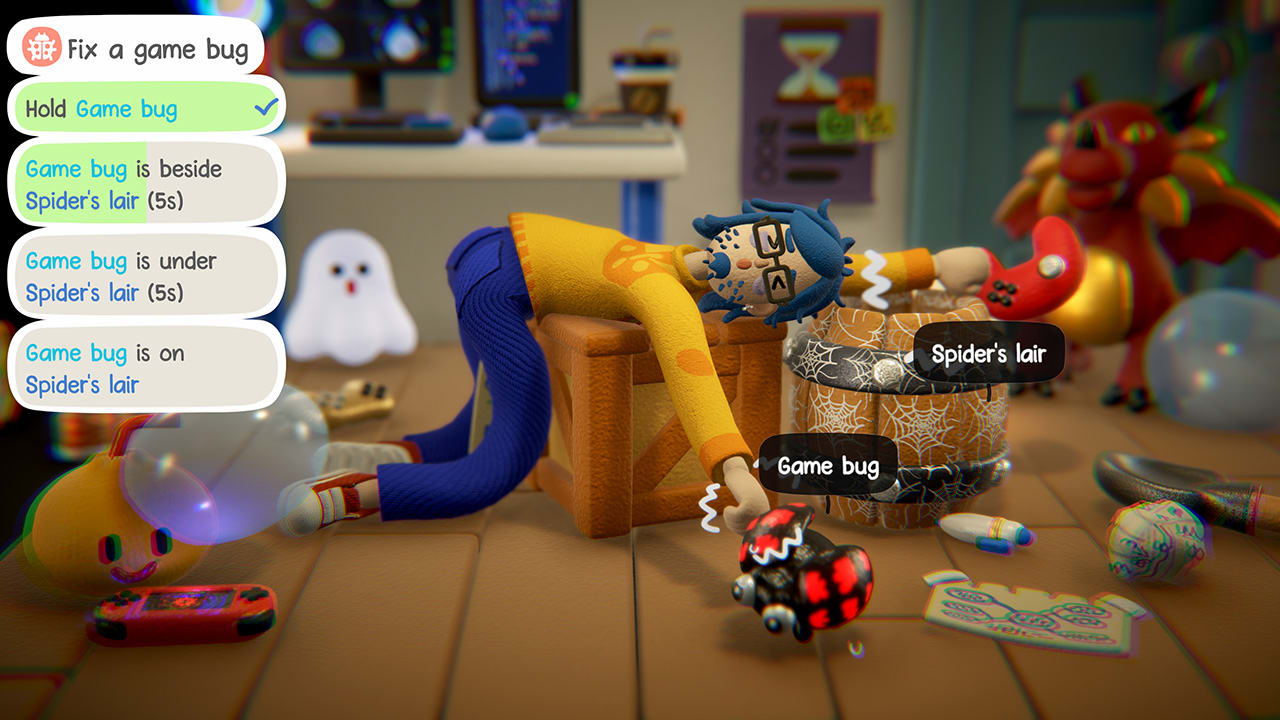Screen dimensions: 1280x720
Task: Click the Spider's lair label tag
Action: tap(989, 353)
